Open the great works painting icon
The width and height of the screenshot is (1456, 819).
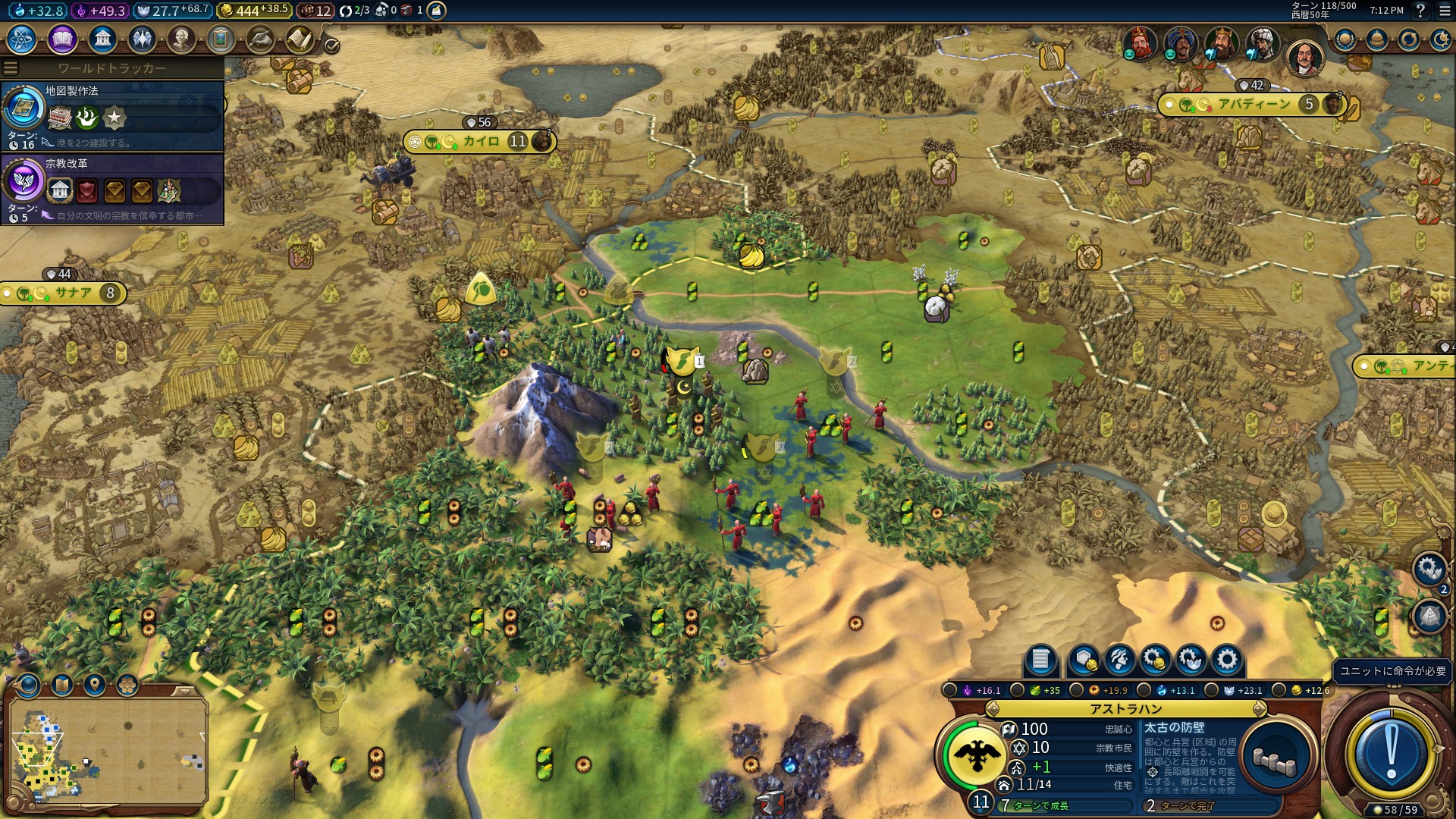tap(221, 39)
